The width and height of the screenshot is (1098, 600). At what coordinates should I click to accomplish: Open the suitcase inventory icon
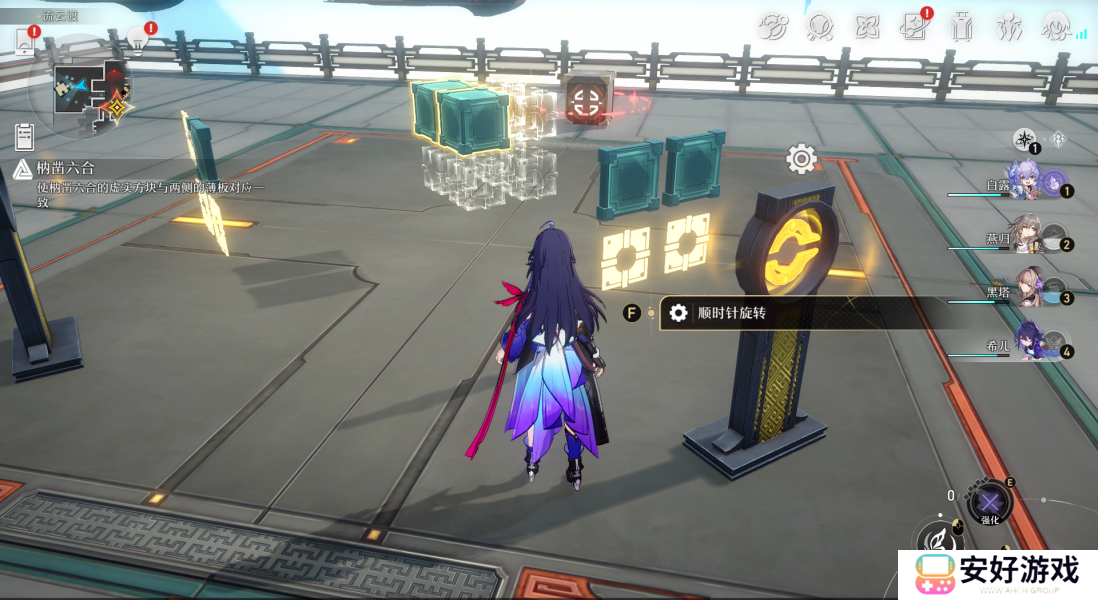pyautogui.click(x=962, y=27)
